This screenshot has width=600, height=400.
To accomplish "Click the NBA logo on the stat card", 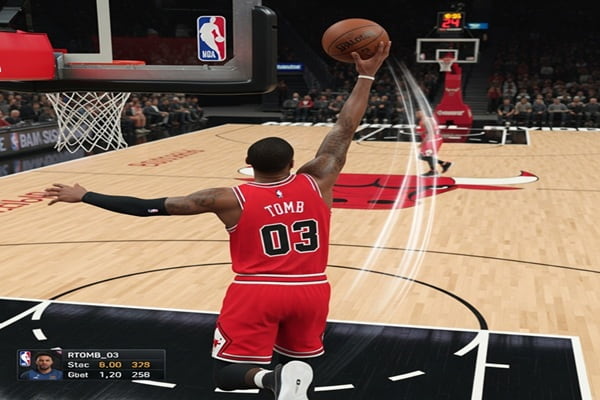I will [25, 357].
